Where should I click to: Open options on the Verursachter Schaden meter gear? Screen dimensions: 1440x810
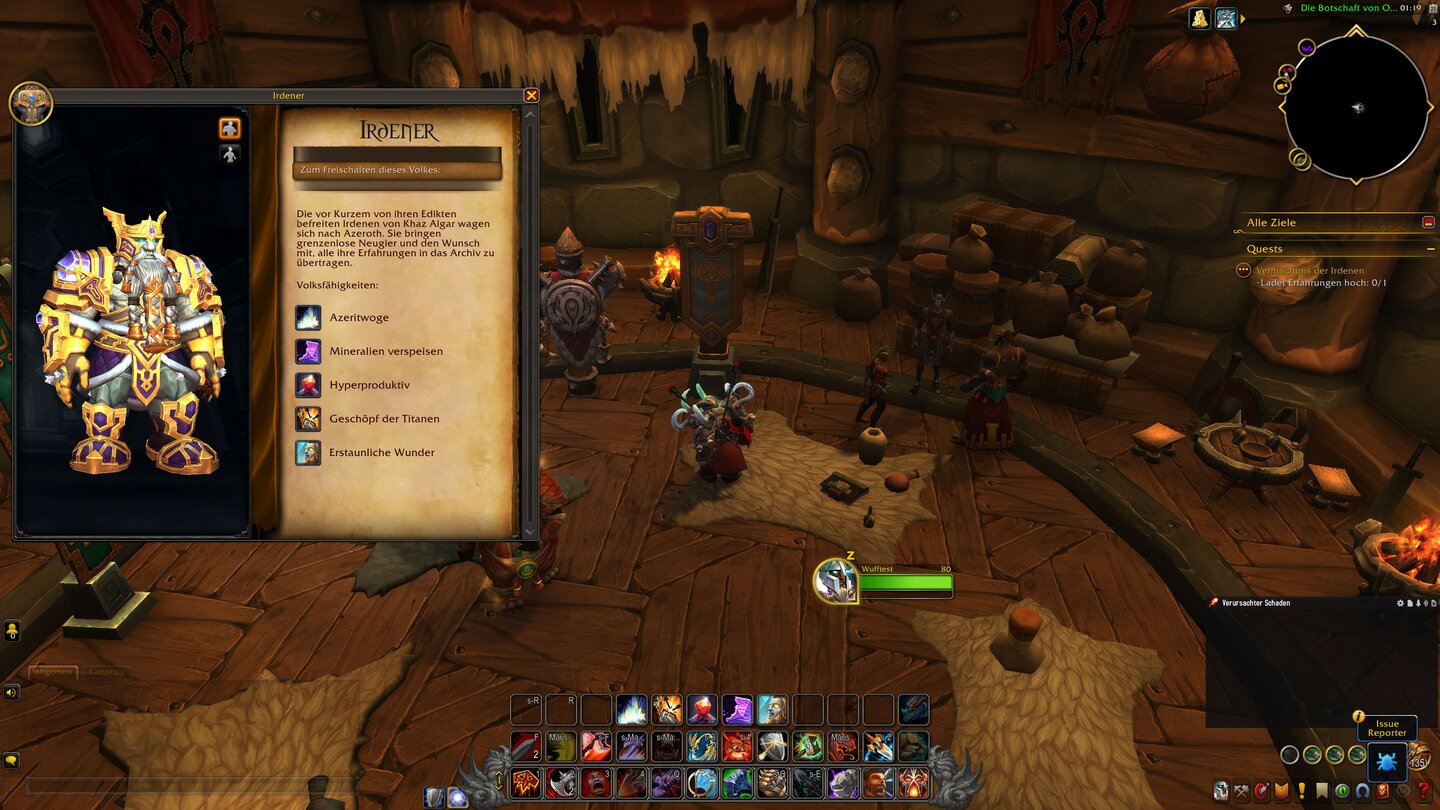(x=1401, y=602)
